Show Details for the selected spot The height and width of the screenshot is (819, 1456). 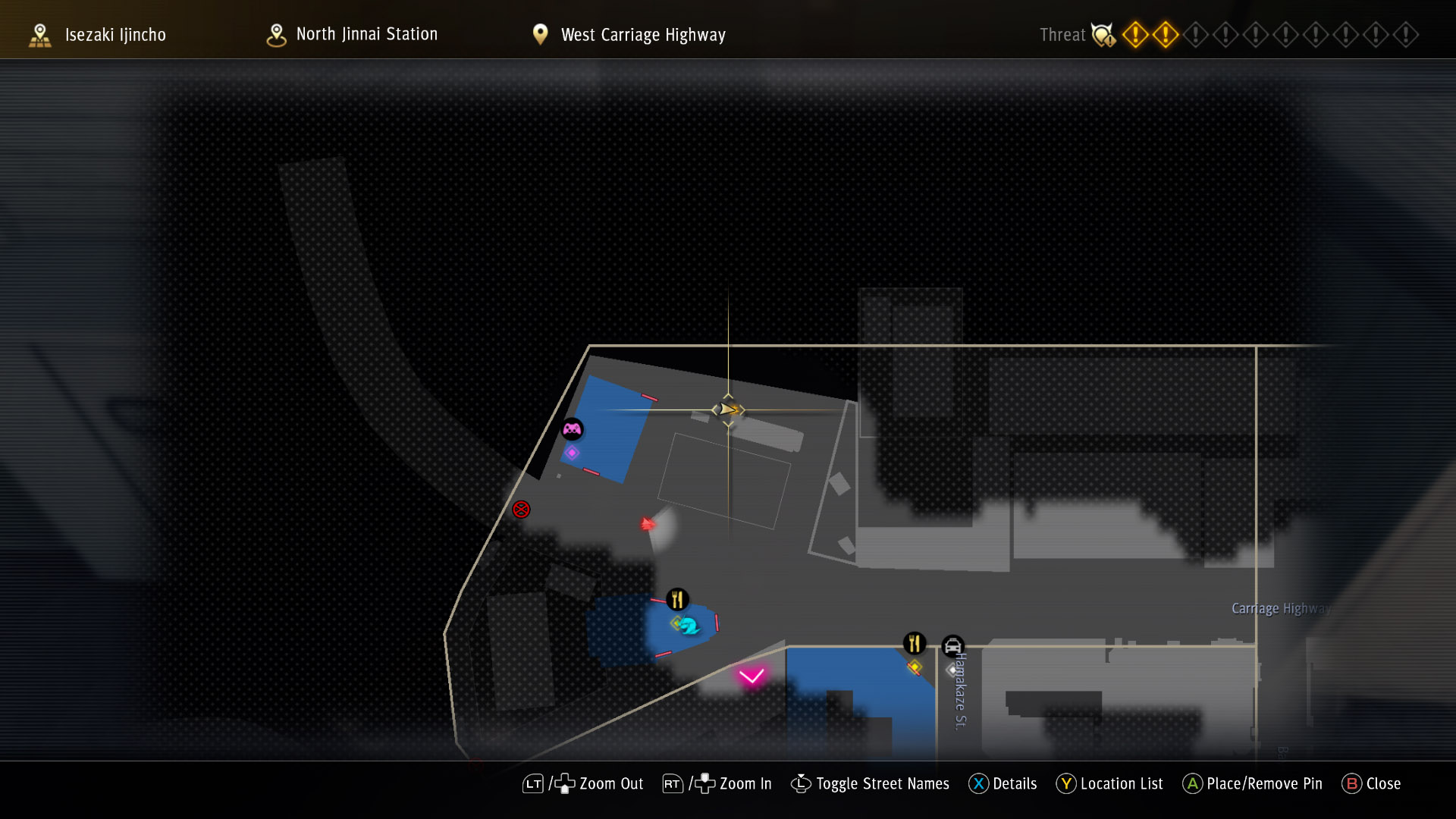[1003, 784]
